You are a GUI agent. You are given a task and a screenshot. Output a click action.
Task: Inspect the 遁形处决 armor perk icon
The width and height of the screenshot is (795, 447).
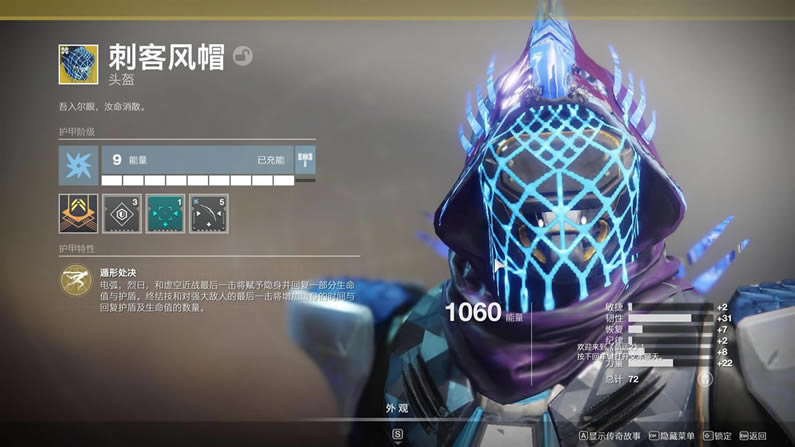click(x=75, y=281)
